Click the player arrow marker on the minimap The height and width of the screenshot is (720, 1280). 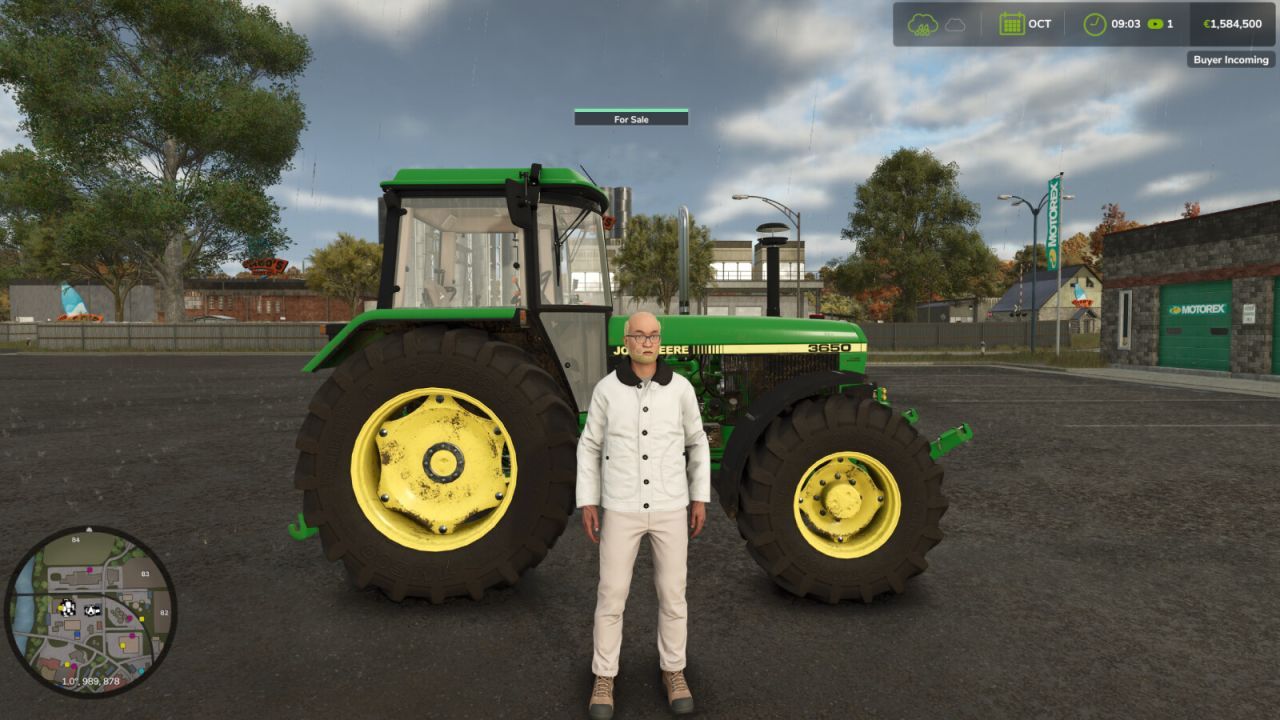coord(92,610)
